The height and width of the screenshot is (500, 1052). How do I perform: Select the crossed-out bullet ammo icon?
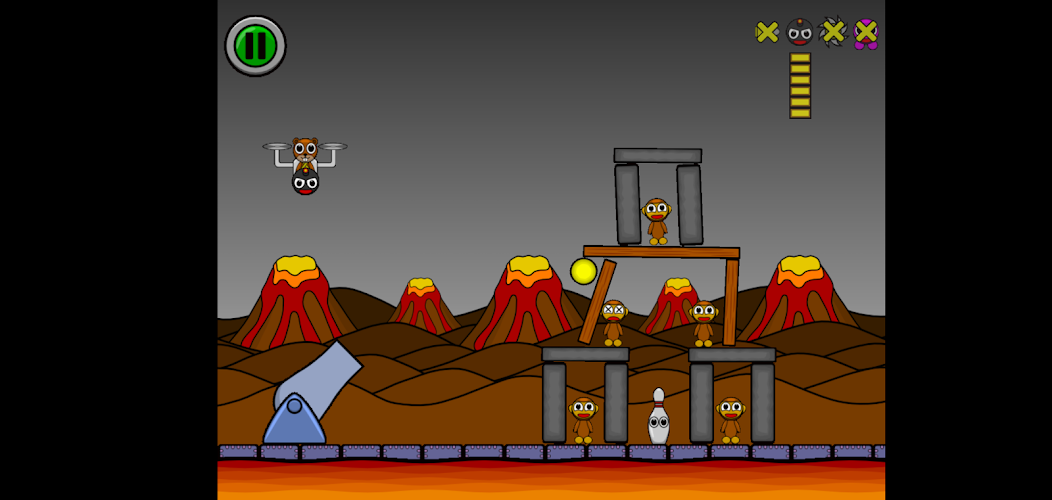point(767,32)
